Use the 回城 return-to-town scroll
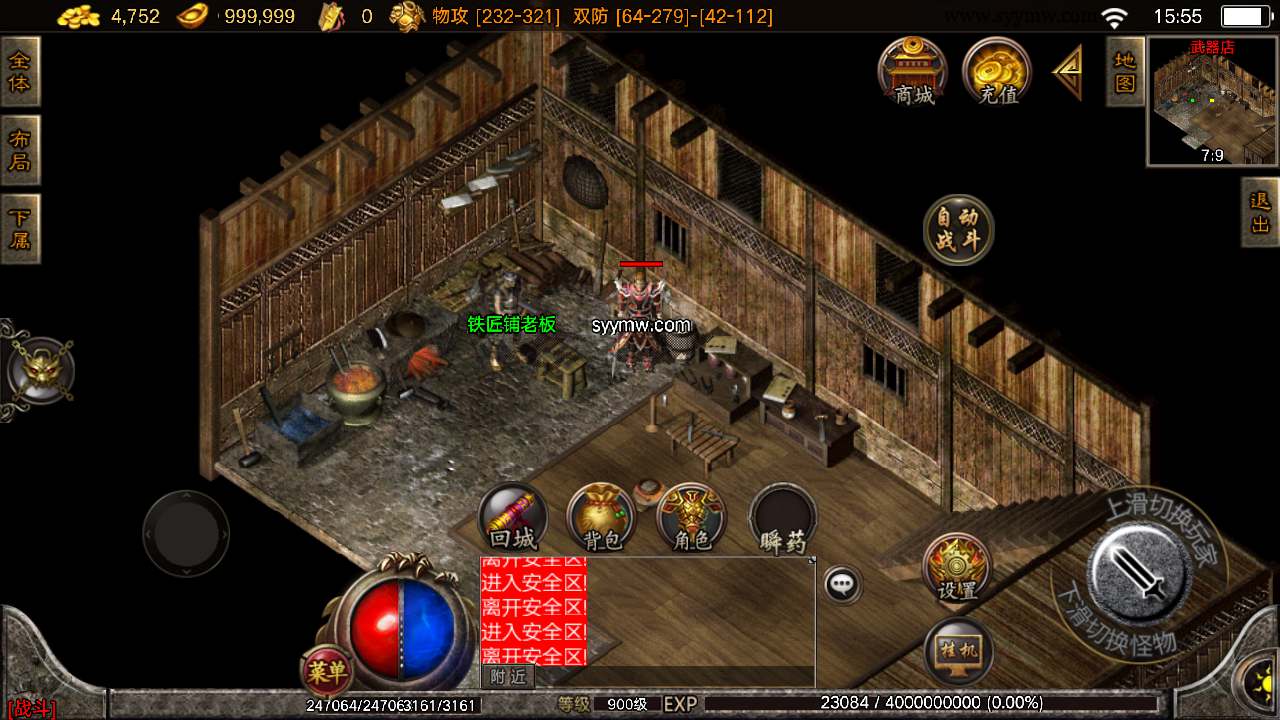1280x720 pixels. pos(513,518)
